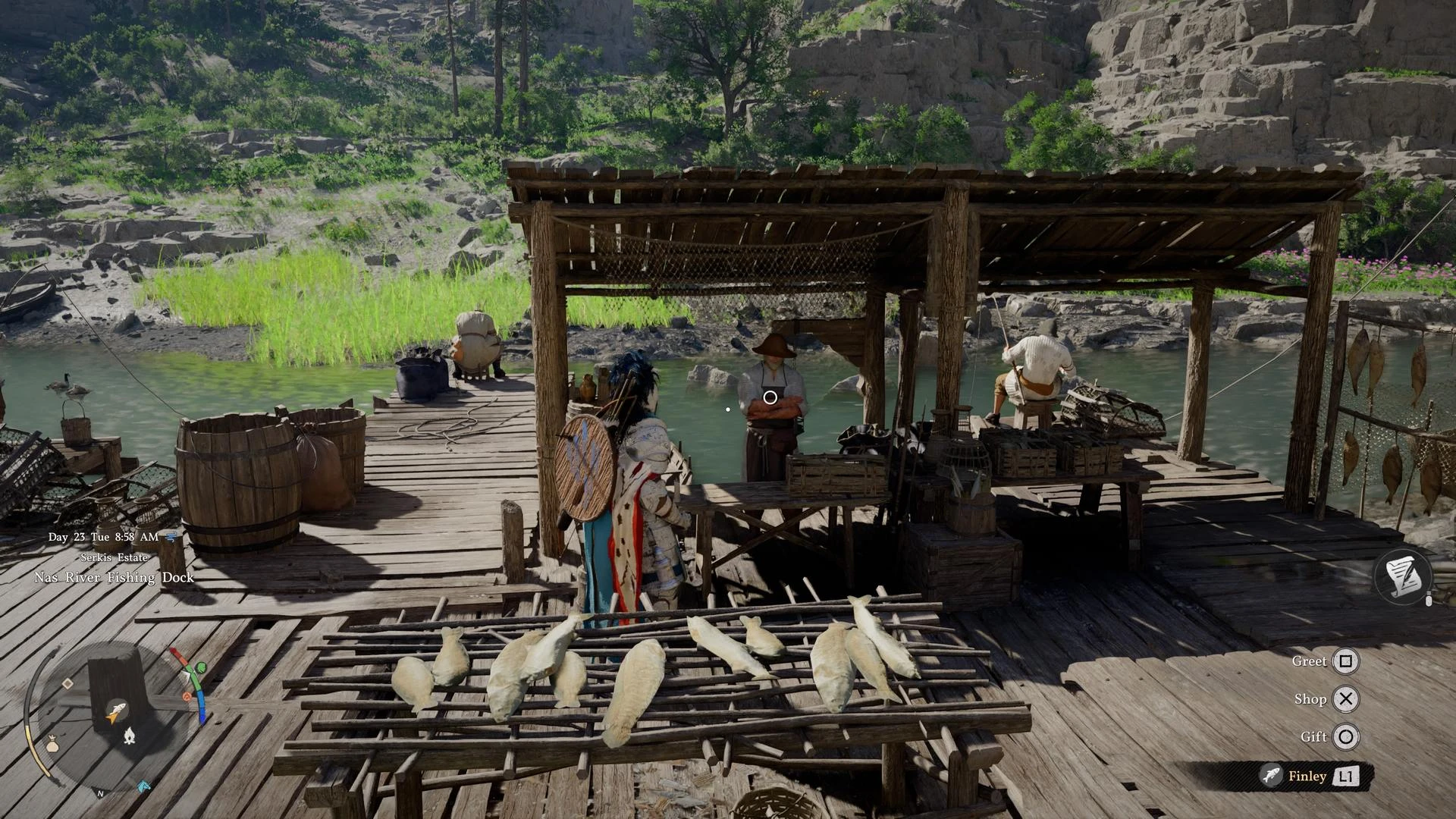The image size is (1456, 819).
Task: Click the Finley fish vendor name tag
Action: tap(1308, 776)
